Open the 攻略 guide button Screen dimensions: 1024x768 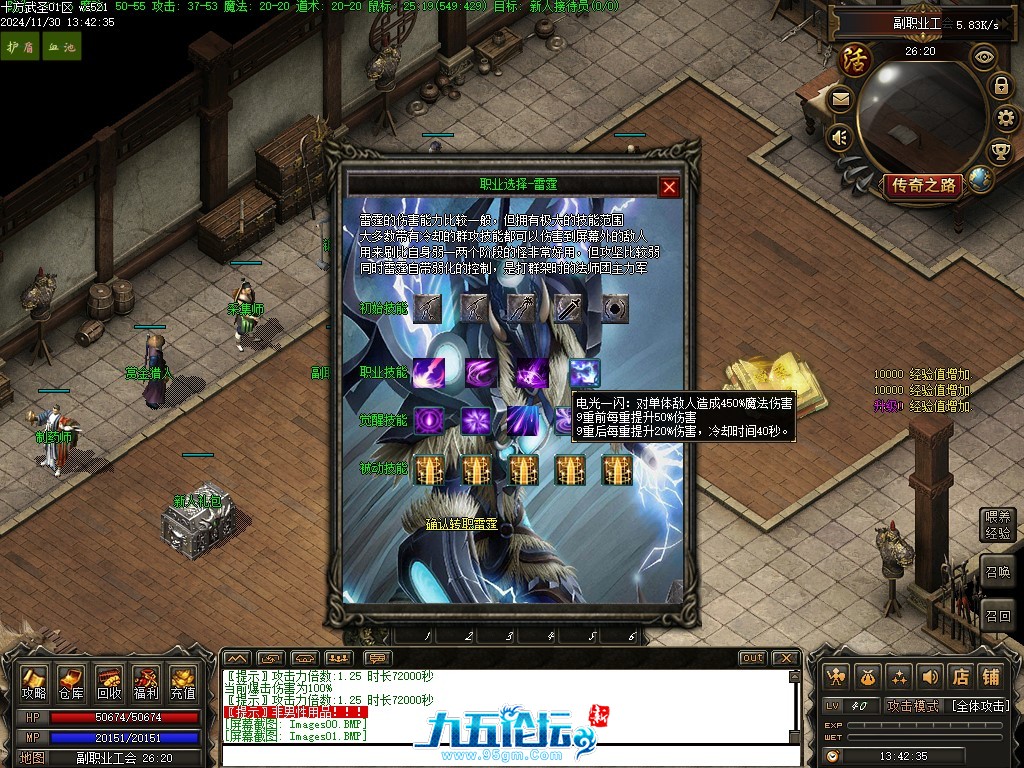pos(35,682)
